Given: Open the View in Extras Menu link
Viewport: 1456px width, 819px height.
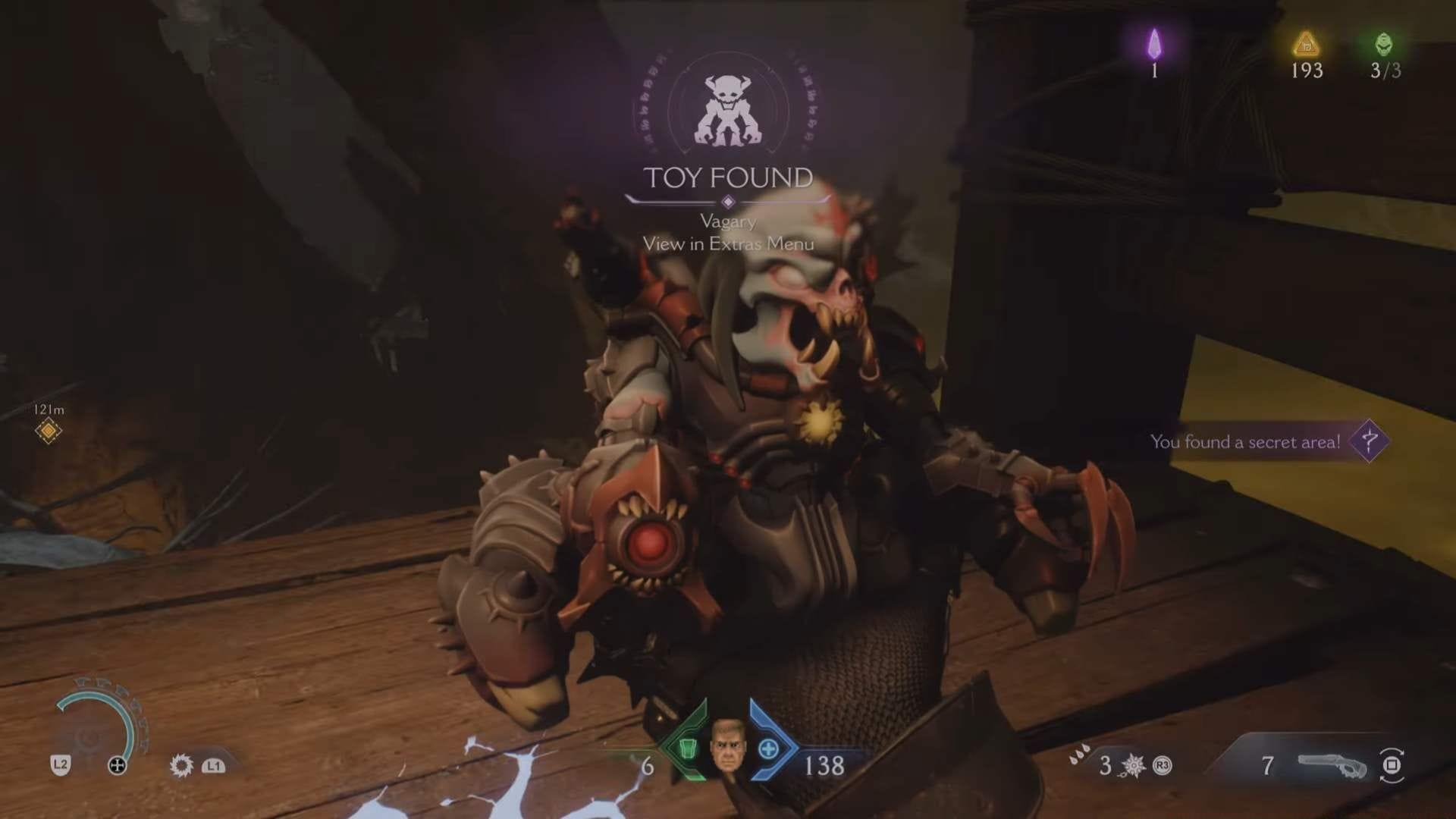Looking at the screenshot, I should coord(729,246).
